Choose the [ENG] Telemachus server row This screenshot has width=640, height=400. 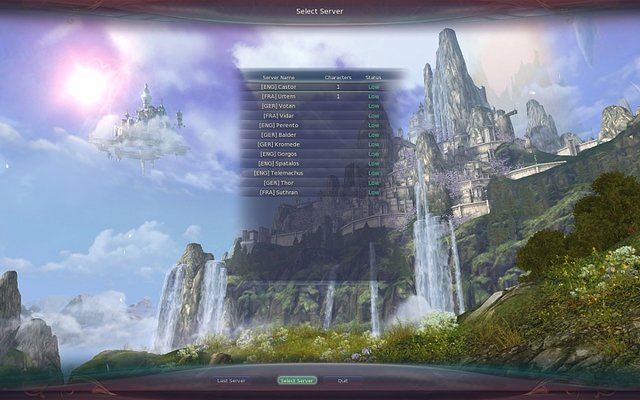279,173
